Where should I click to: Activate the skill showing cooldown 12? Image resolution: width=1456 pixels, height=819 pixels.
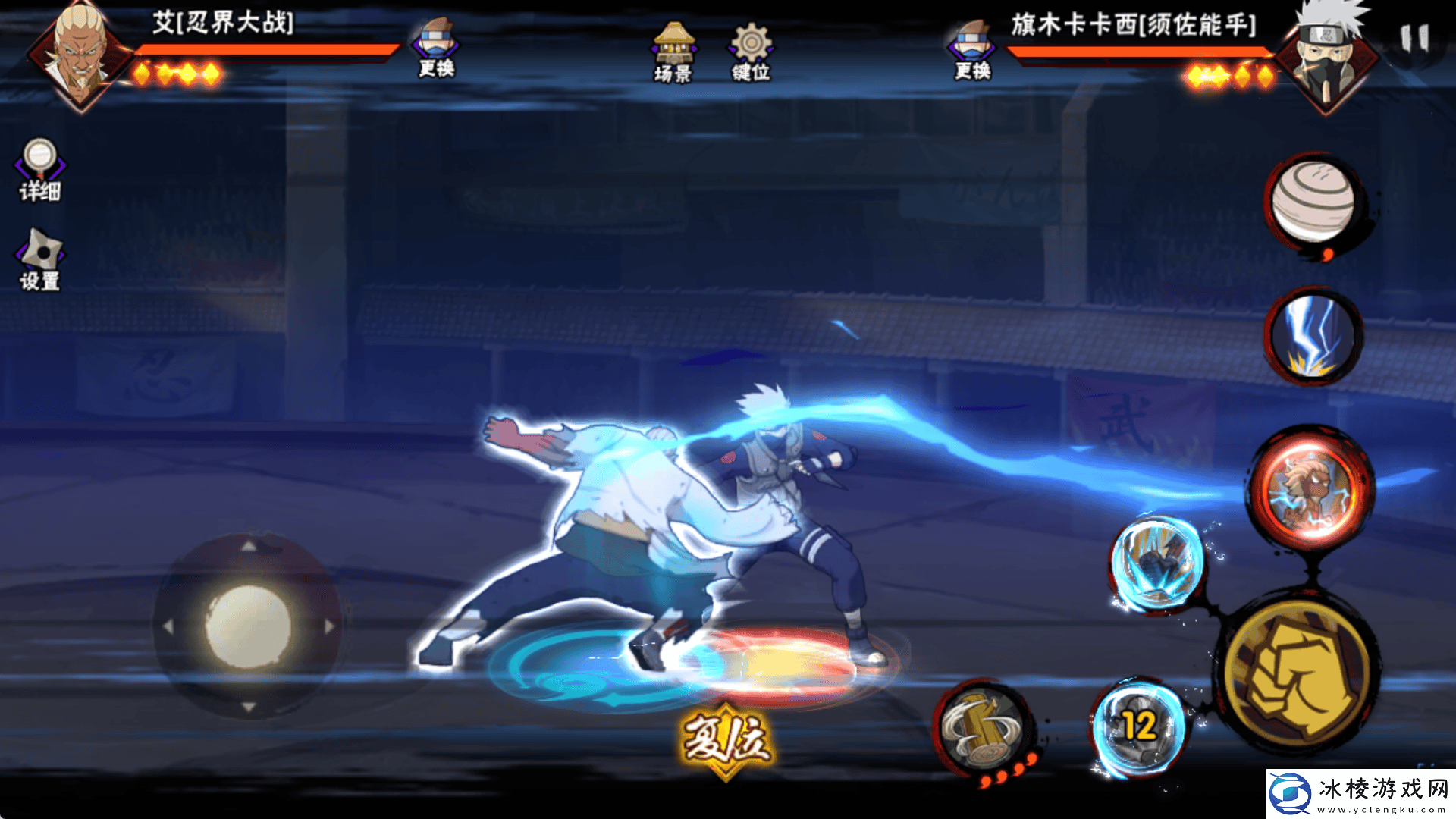(x=1137, y=726)
